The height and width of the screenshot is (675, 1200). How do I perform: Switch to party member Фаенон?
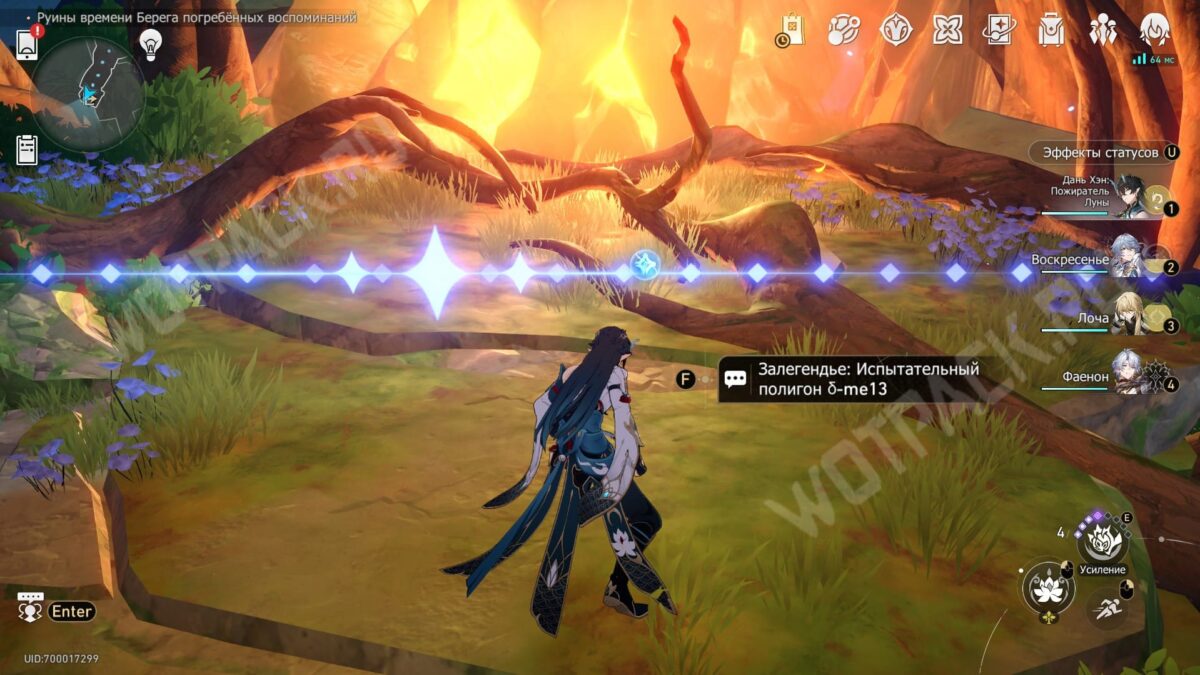1134,377
